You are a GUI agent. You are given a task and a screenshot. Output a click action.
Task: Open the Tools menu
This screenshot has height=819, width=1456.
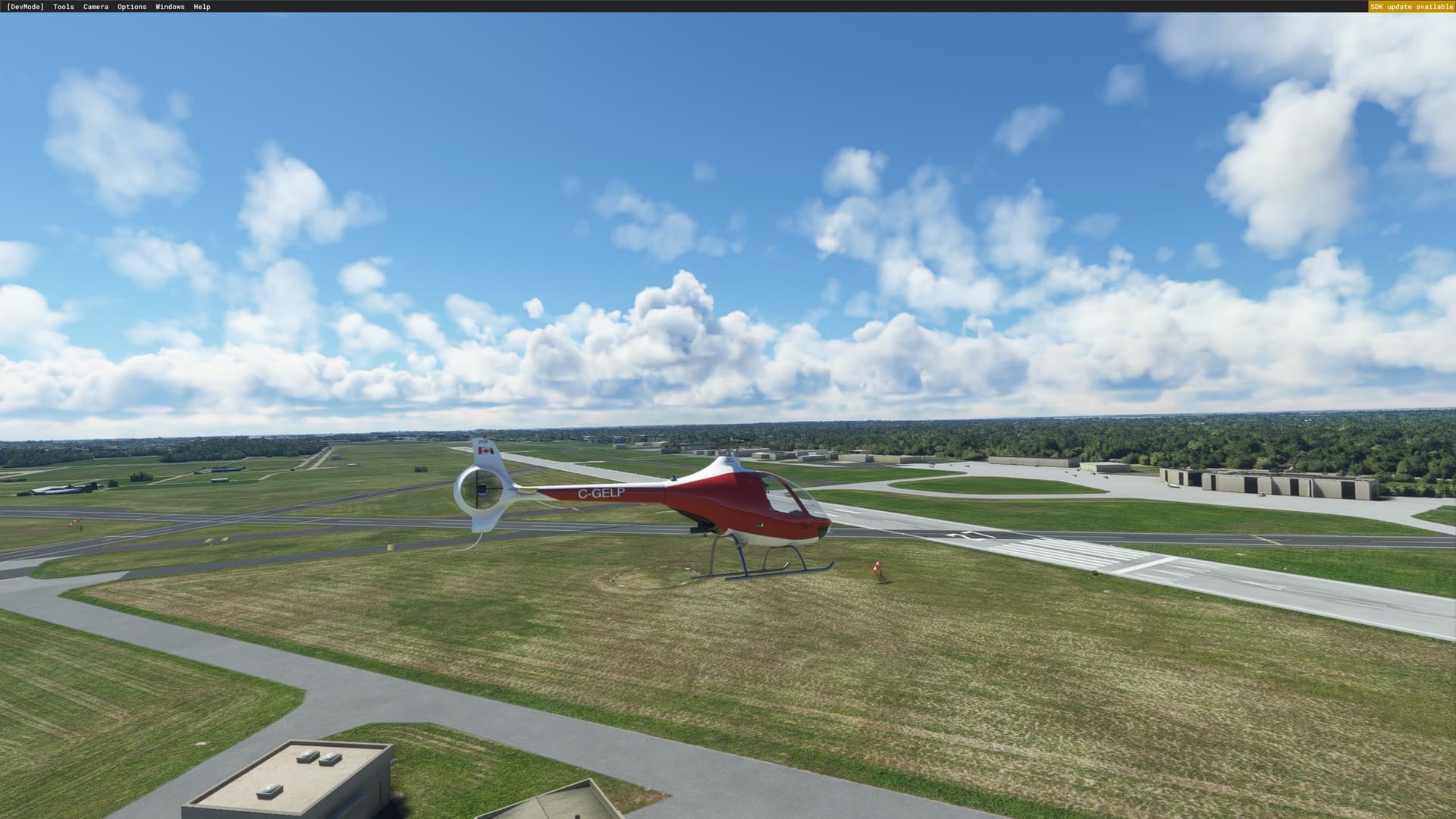pos(64,7)
